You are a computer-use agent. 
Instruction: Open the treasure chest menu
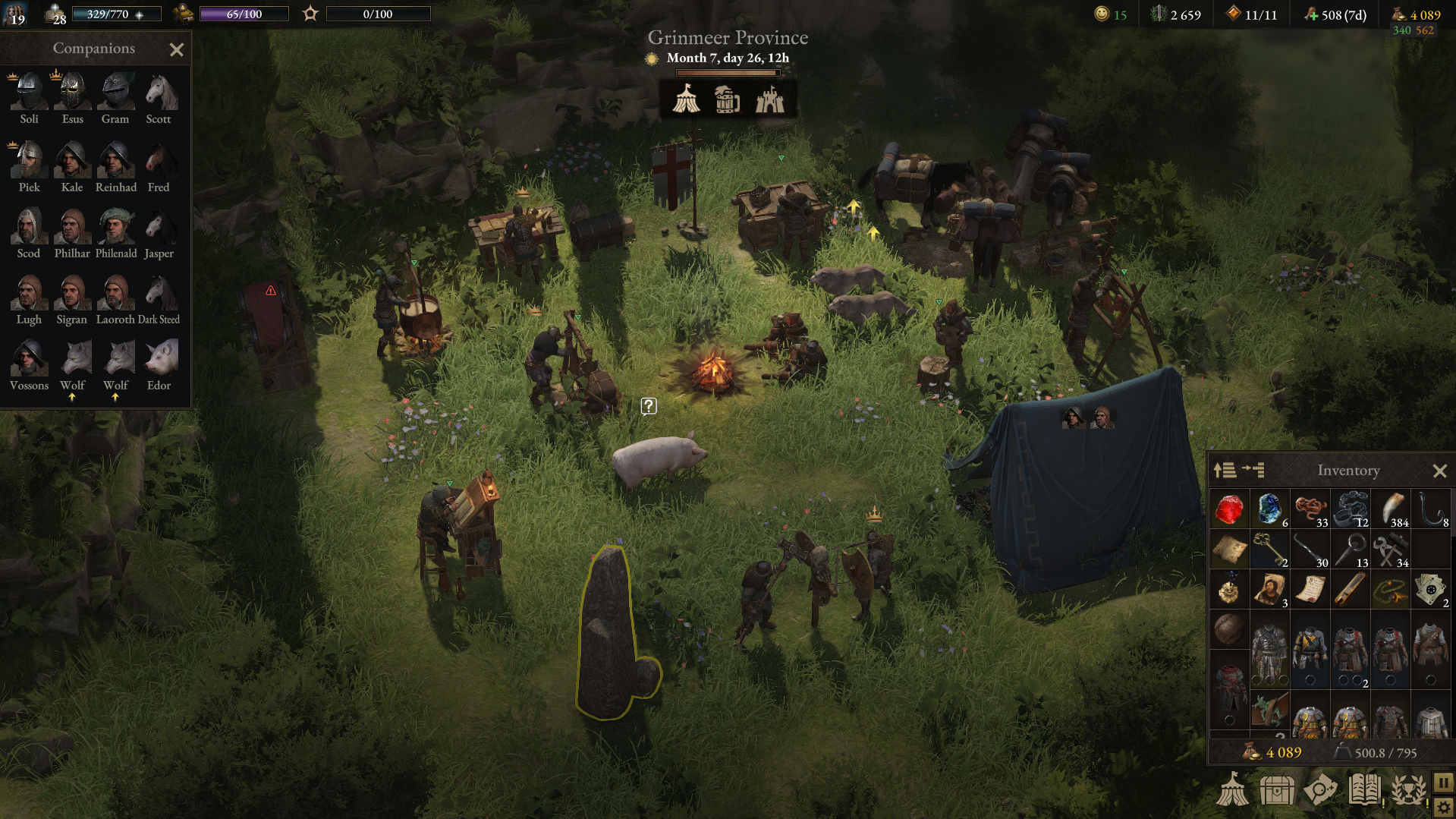point(1277,790)
